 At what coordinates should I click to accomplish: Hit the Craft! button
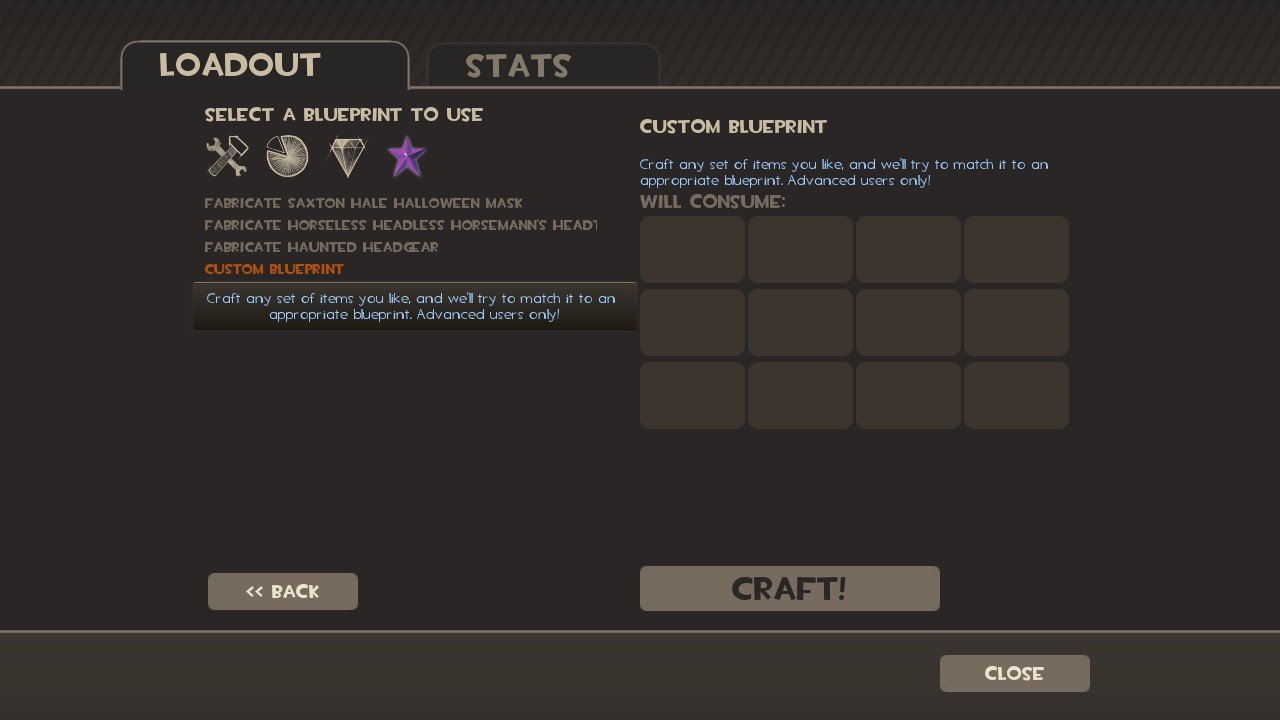(789, 588)
